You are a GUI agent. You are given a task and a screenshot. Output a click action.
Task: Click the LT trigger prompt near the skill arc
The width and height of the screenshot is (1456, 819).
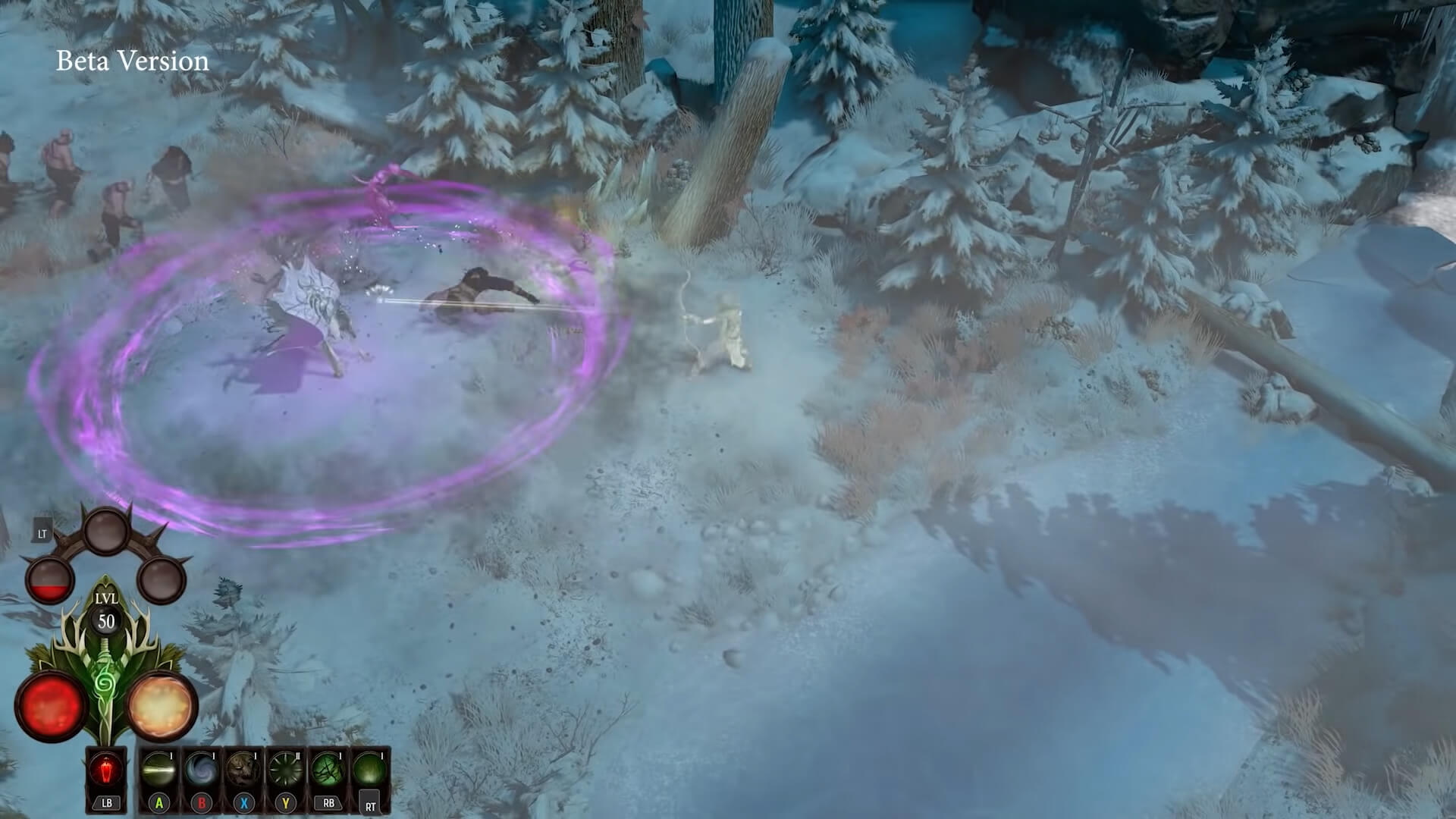pos(42,534)
